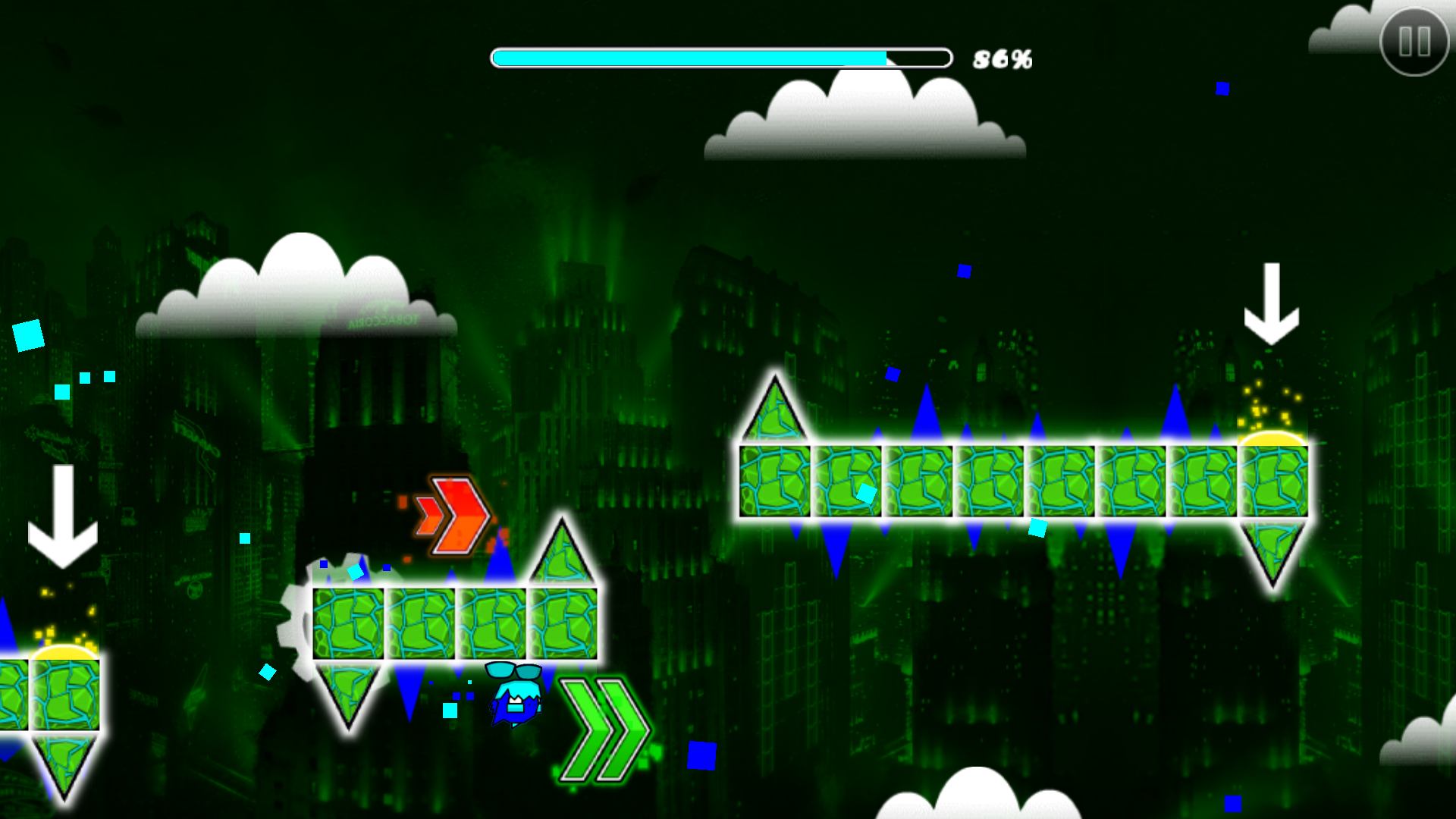Click the 86% progress label
1456x819 pixels.
[1003, 57]
